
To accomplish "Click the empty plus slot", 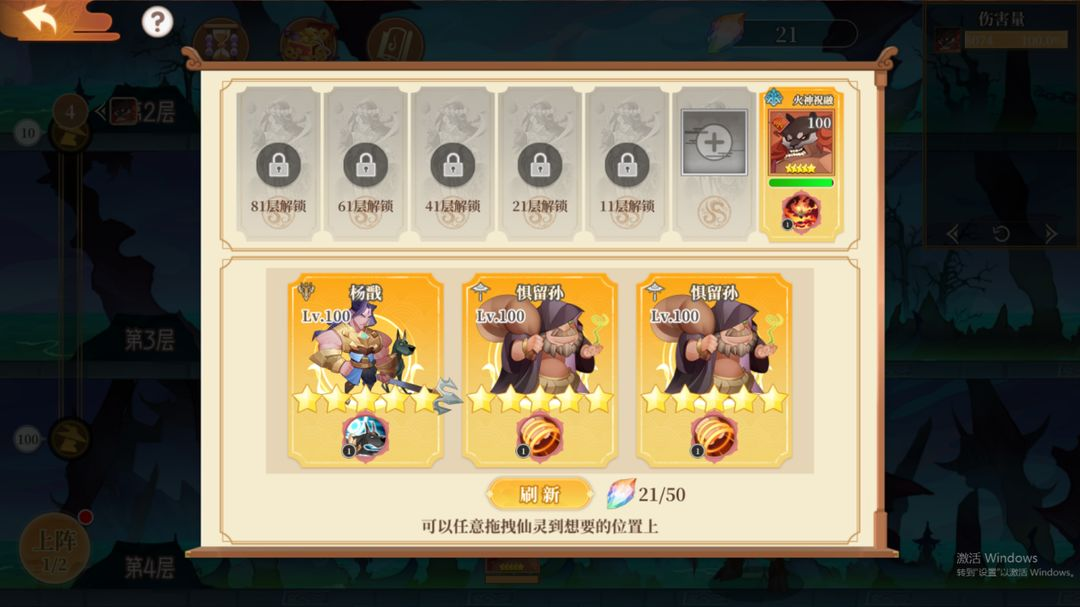I will (714, 143).
